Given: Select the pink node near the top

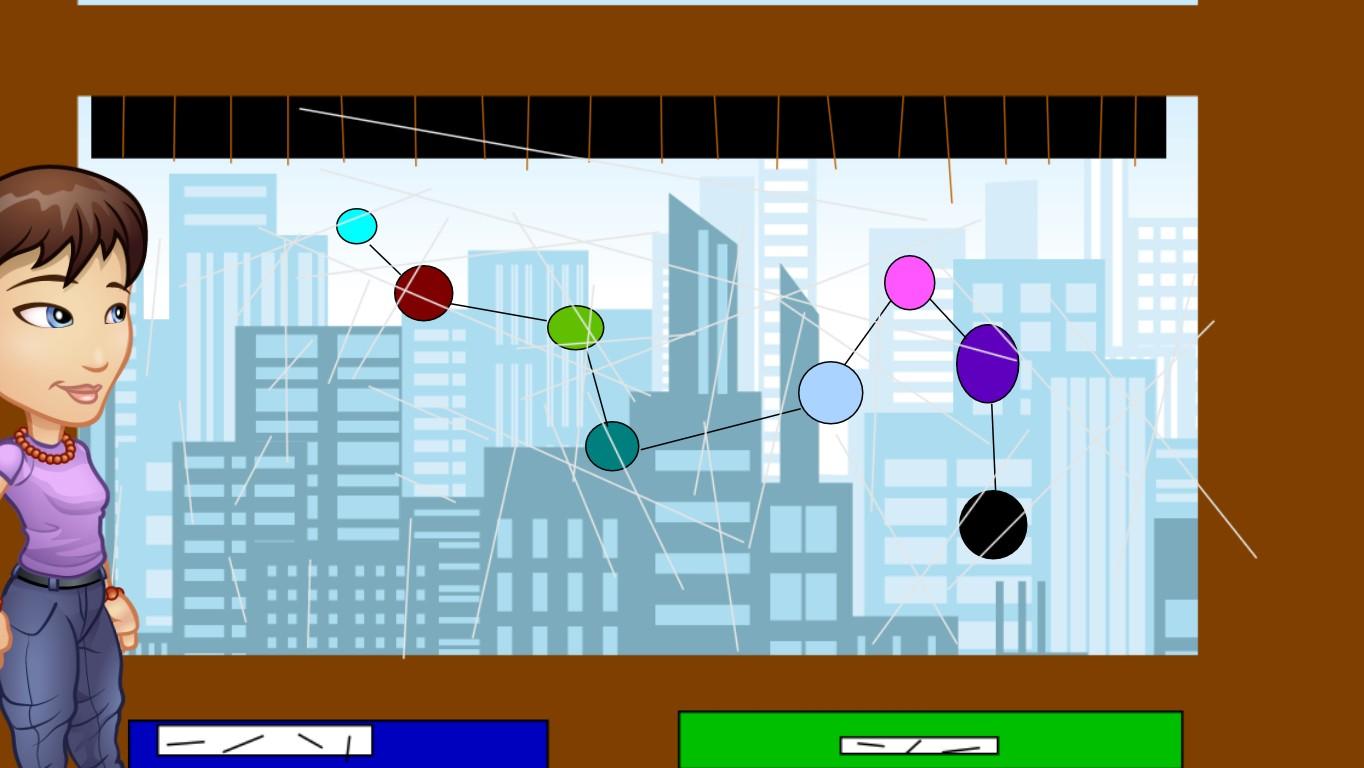Looking at the screenshot, I should coord(908,284).
